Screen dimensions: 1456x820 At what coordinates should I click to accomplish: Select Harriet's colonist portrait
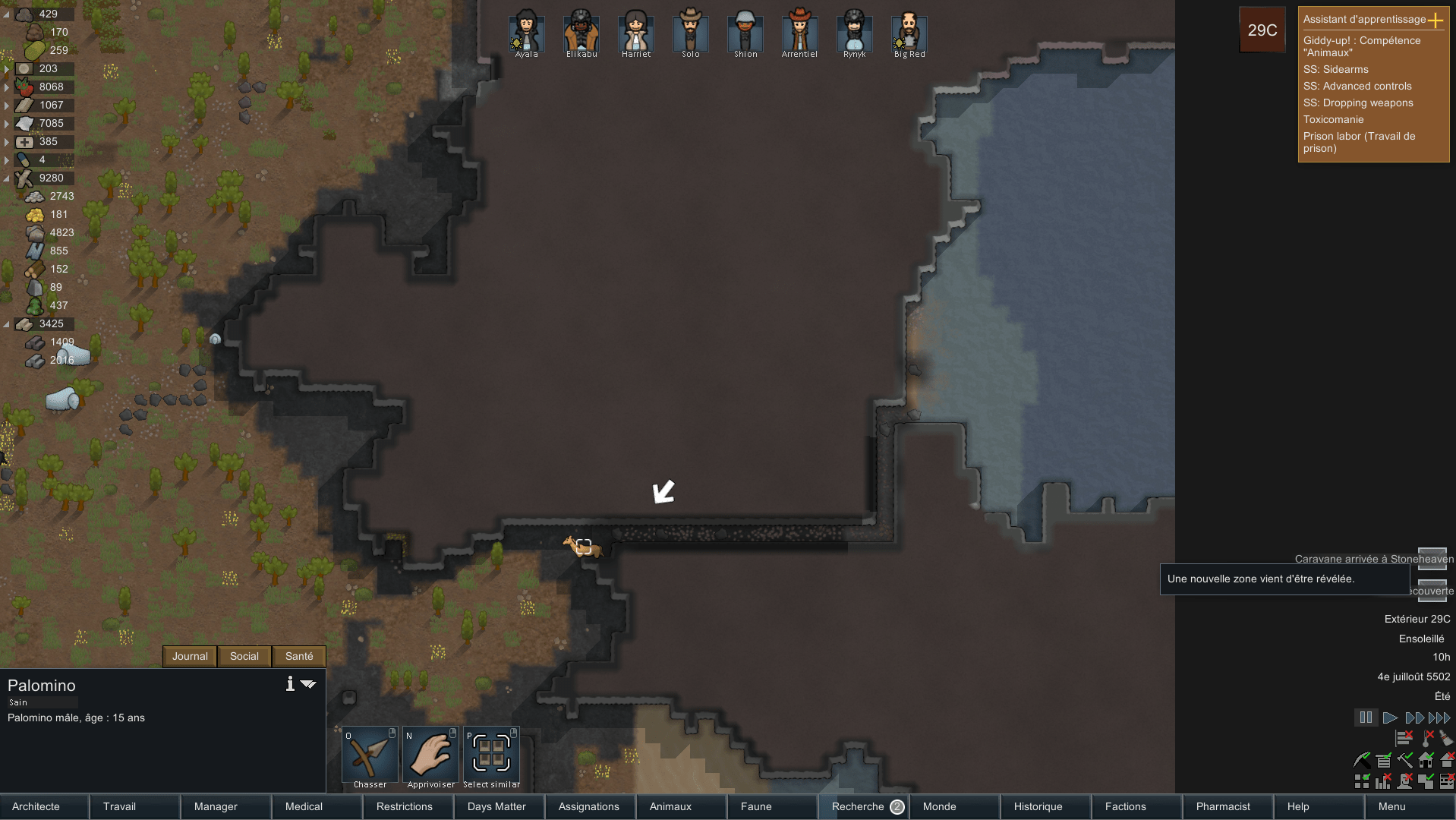tap(635, 32)
